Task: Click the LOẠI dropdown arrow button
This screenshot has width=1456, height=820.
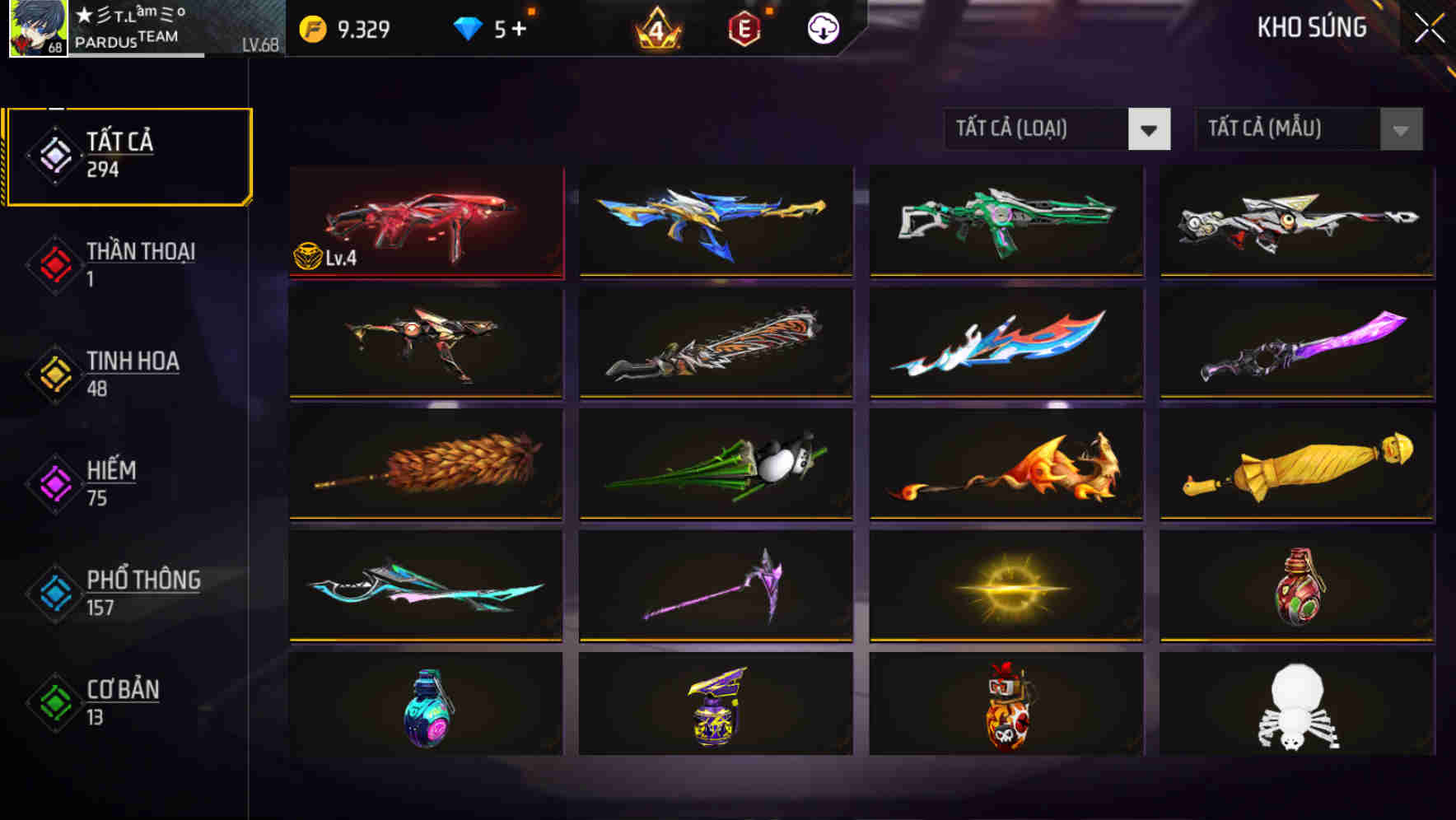Action: tap(1150, 129)
